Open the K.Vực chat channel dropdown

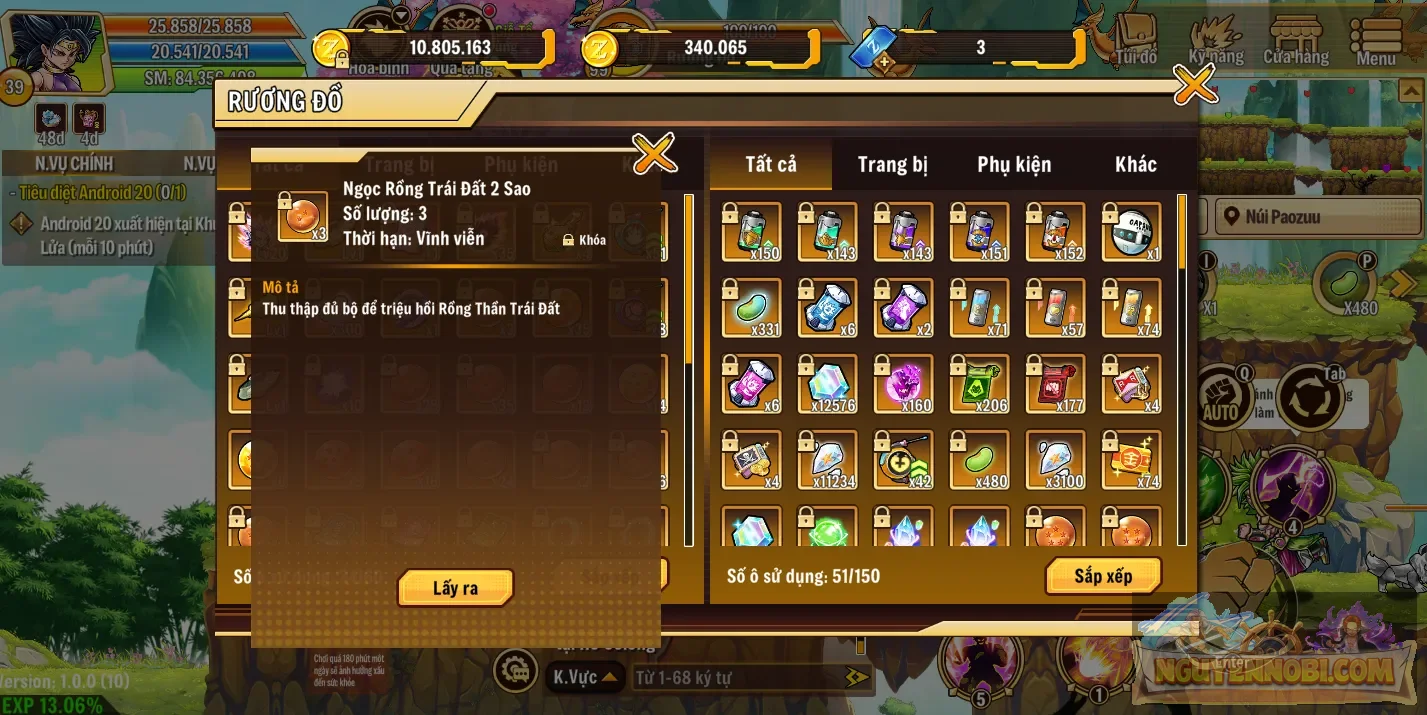(x=585, y=677)
